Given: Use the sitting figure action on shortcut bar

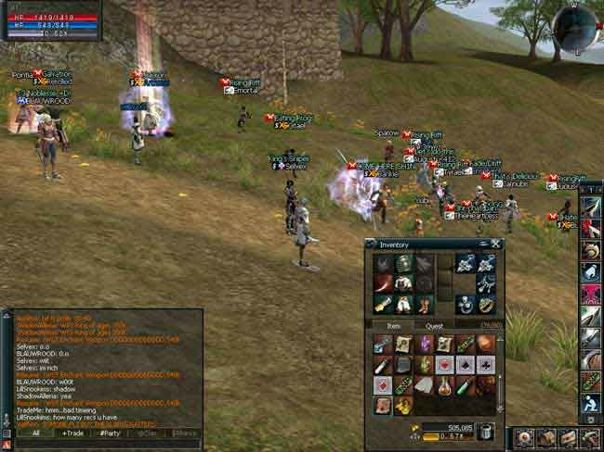Looking at the screenshot, I should point(590,404).
